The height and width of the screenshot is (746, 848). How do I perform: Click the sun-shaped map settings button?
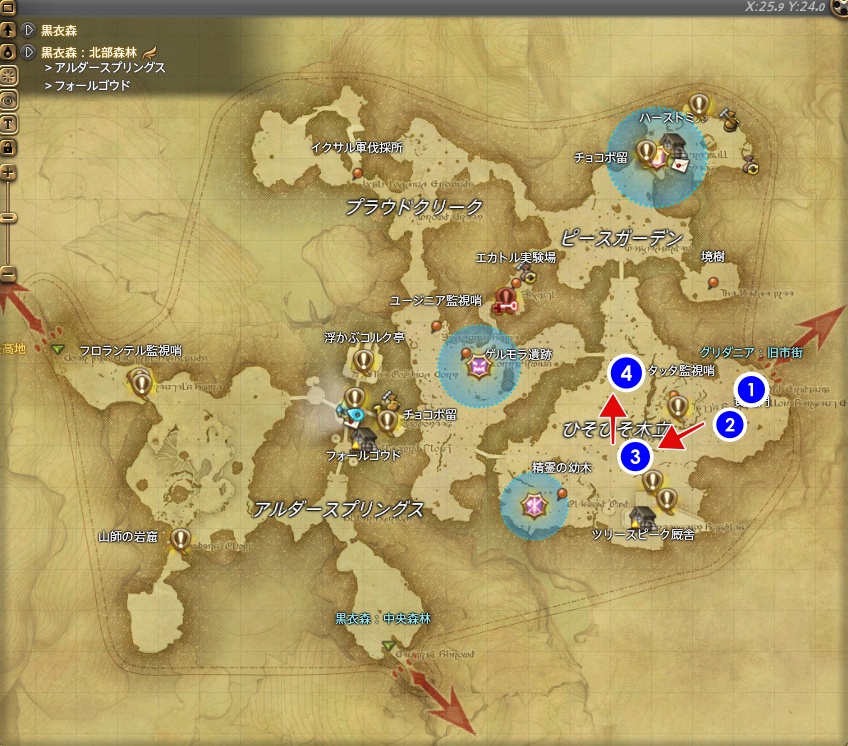point(8,76)
